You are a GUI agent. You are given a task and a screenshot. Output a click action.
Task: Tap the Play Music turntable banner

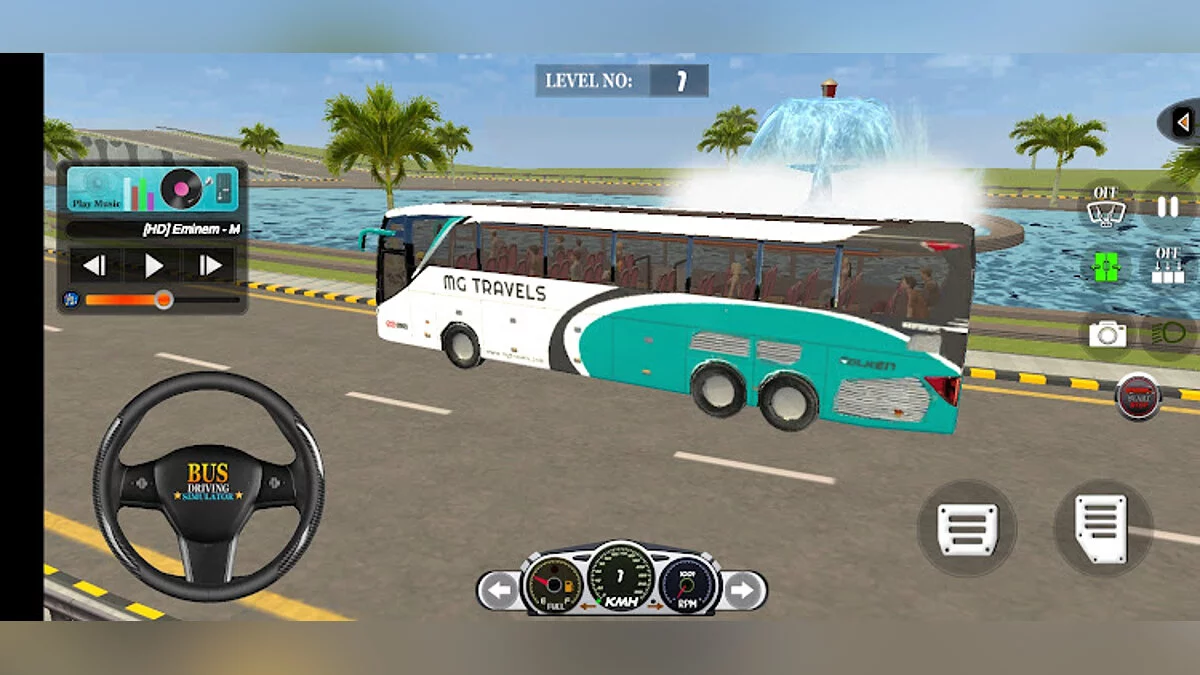152,188
